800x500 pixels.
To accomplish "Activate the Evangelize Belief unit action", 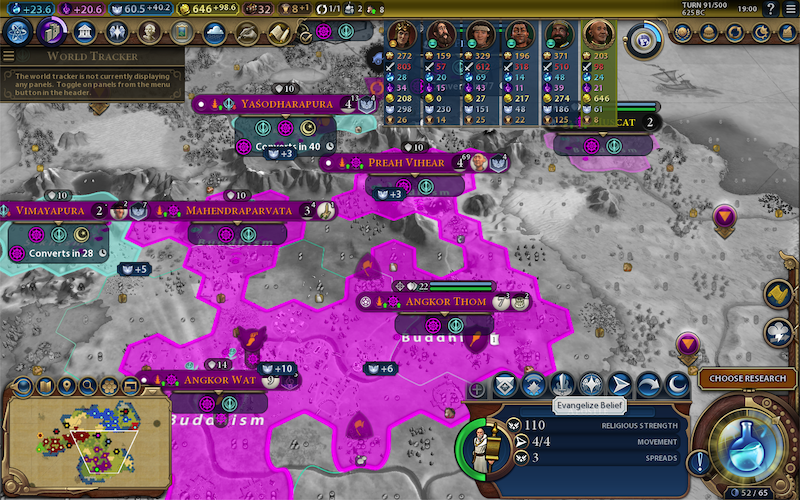I will 562,384.
